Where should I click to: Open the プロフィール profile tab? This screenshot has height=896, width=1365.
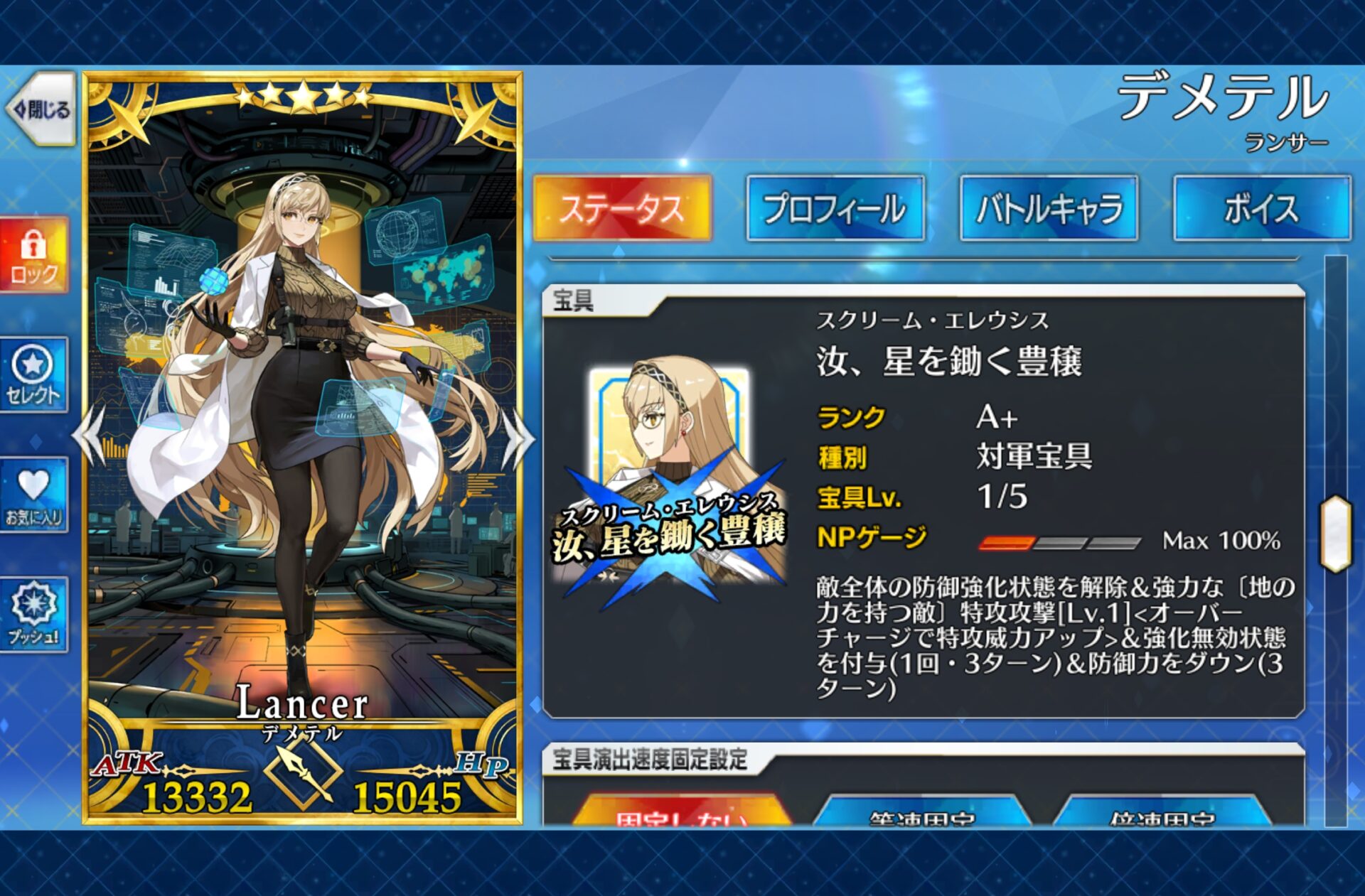pos(835,208)
